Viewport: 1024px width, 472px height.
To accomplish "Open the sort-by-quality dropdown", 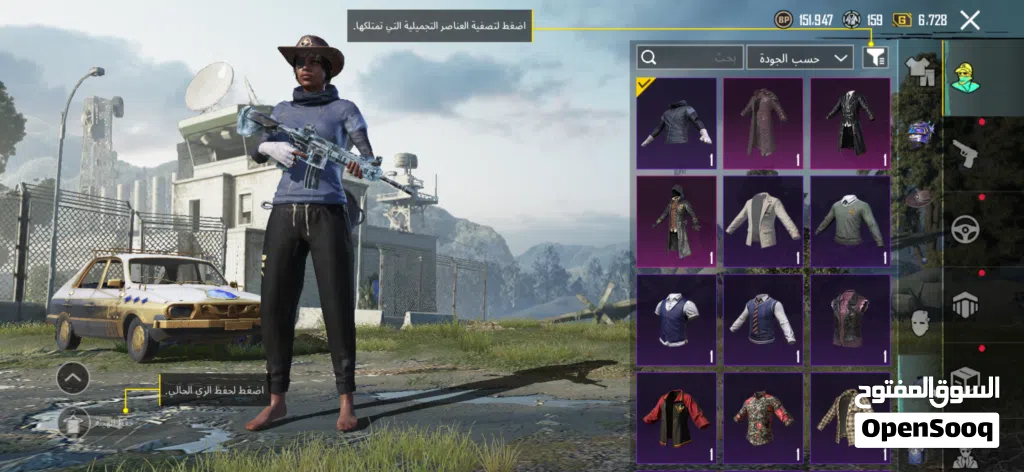I will tap(799, 57).
